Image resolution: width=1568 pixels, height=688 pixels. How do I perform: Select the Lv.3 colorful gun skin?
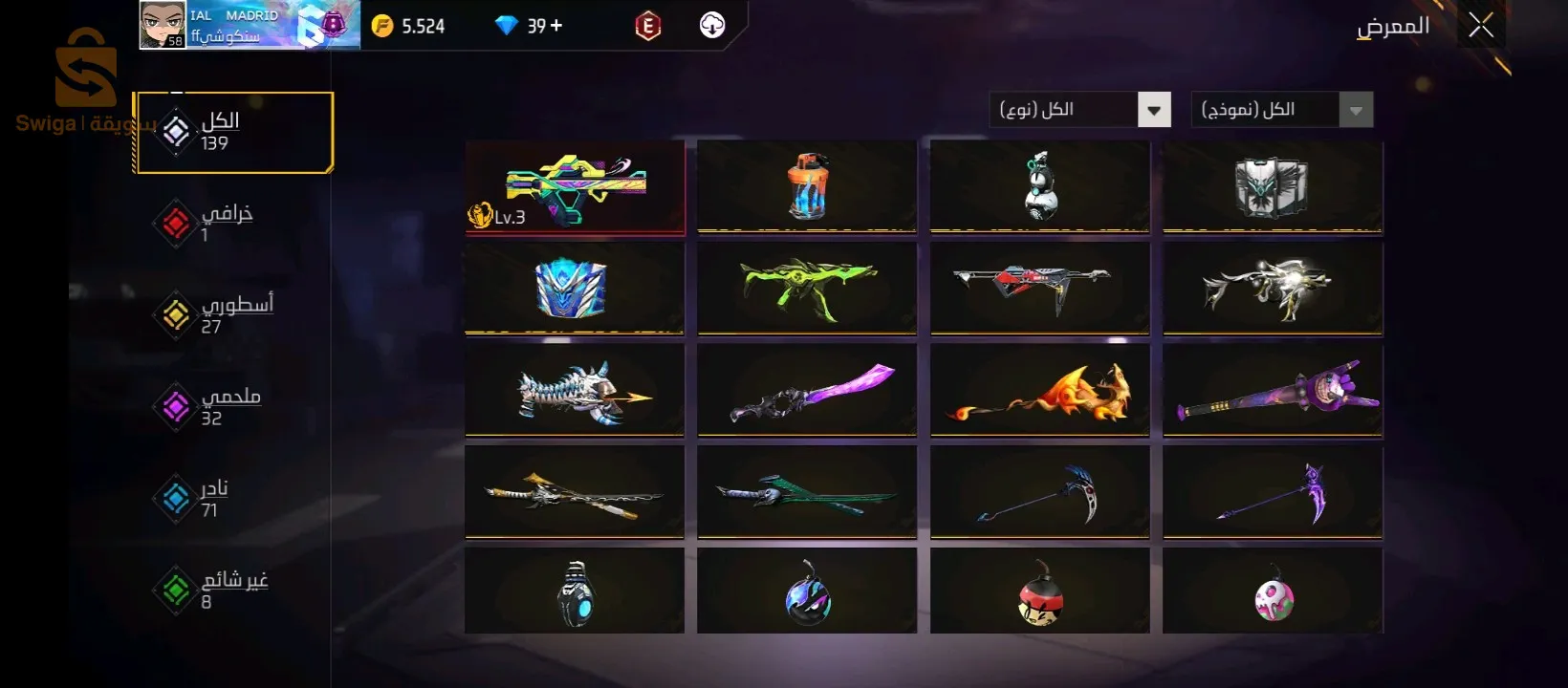(575, 187)
